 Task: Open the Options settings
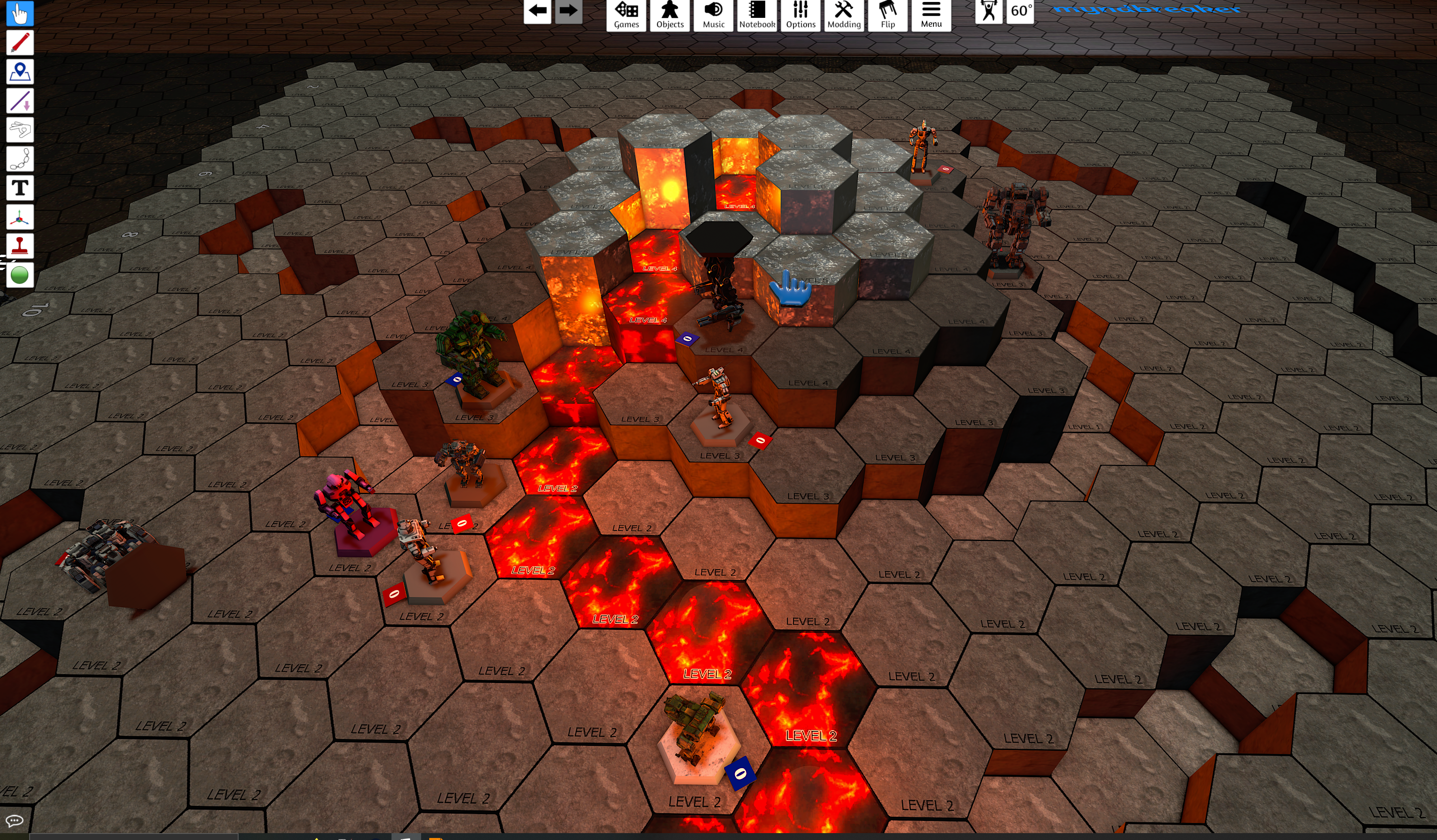tap(800, 14)
